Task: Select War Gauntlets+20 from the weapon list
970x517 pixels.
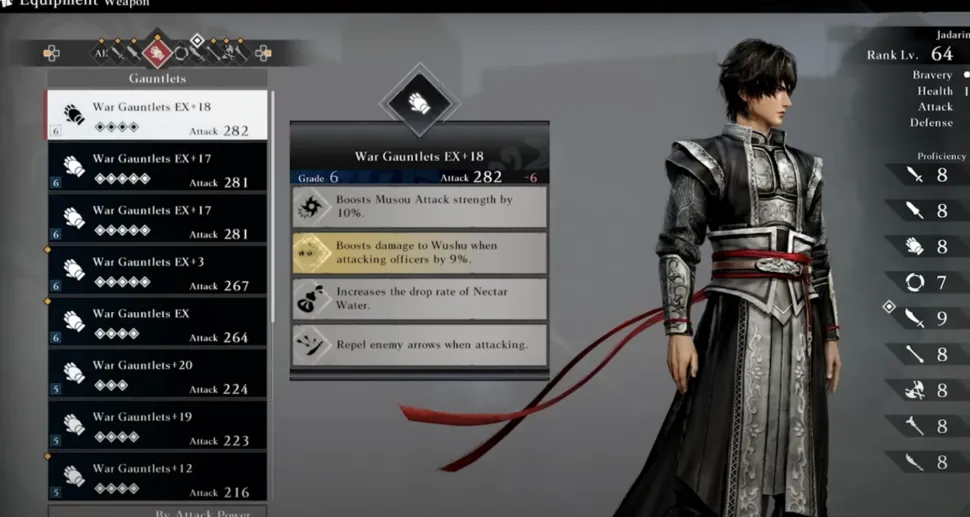Action: pos(157,374)
